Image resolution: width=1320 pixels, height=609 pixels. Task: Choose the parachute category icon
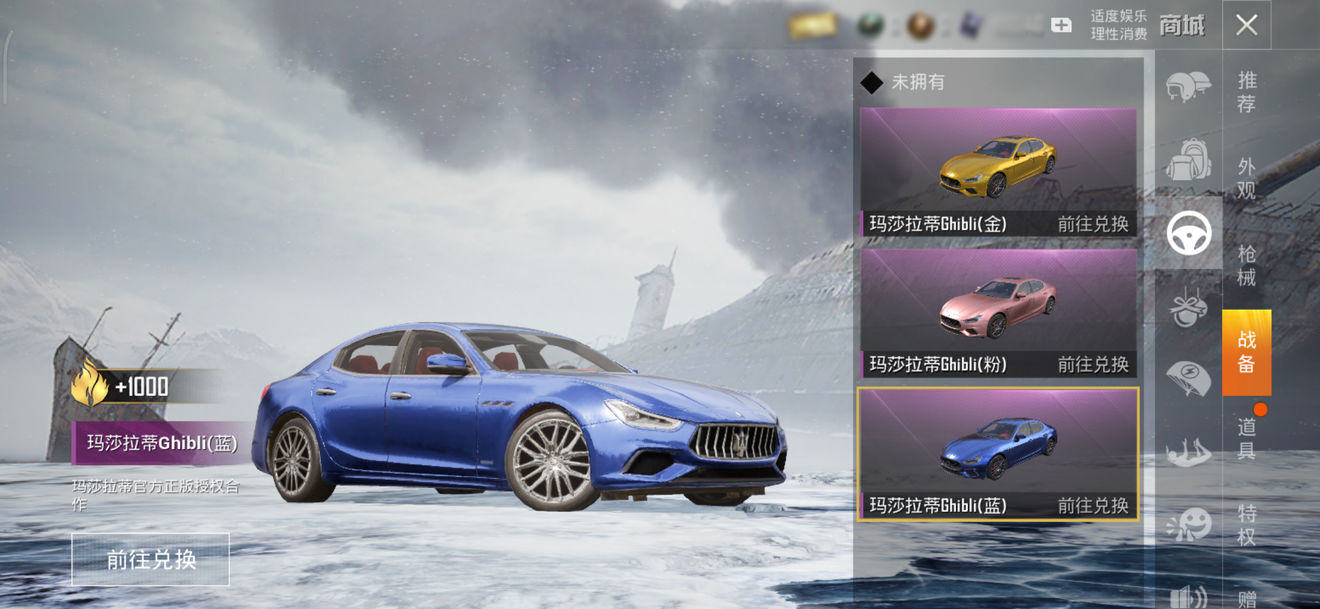(1188, 379)
